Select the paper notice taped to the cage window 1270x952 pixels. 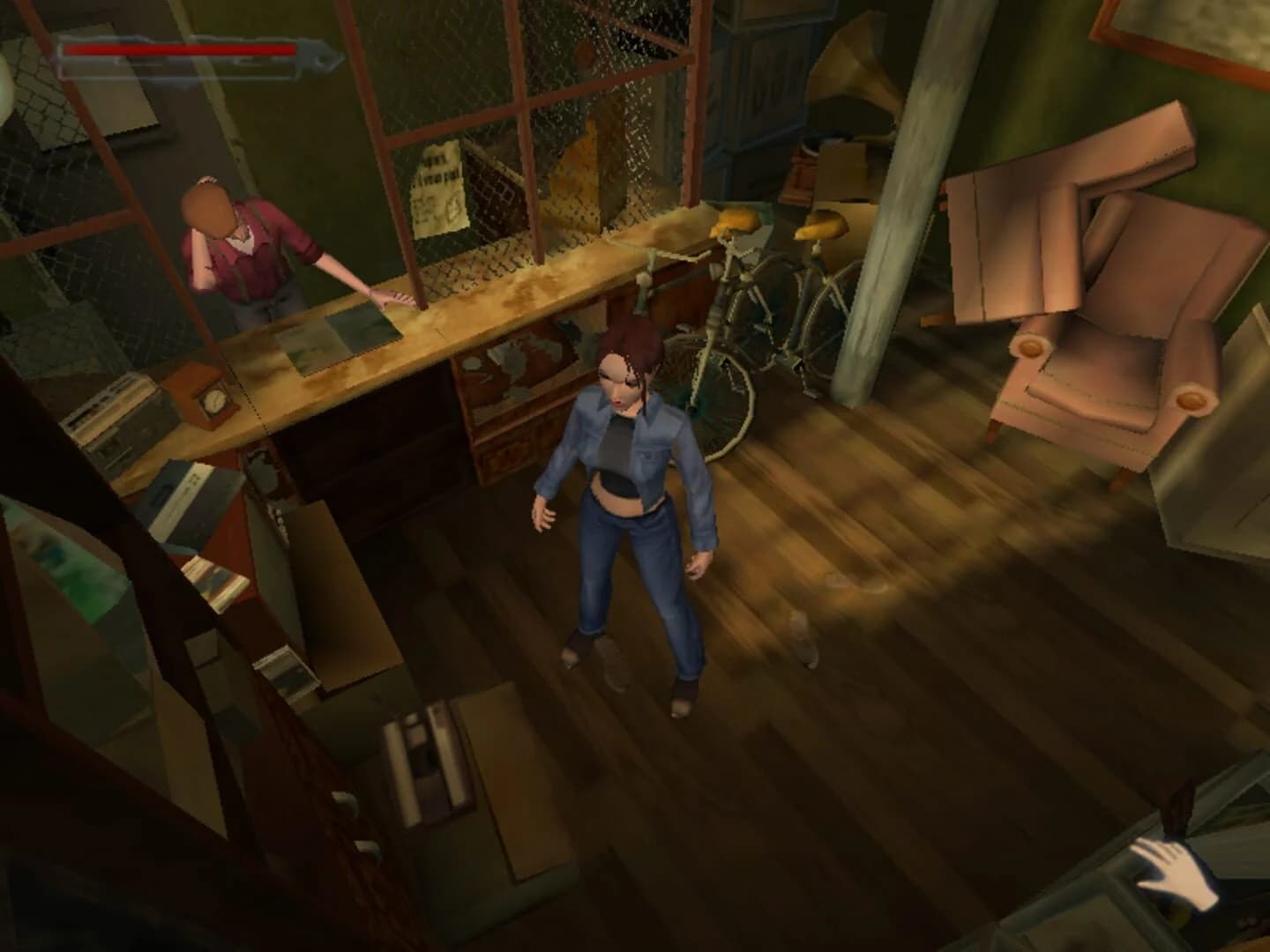pyautogui.click(x=439, y=185)
